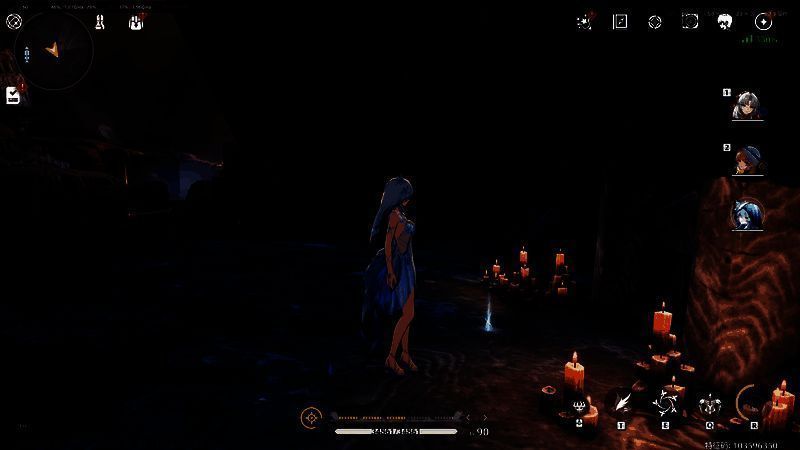800x450 pixels.
Task: Use the trident-shaped utility skill icon
Action: [x=580, y=405]
